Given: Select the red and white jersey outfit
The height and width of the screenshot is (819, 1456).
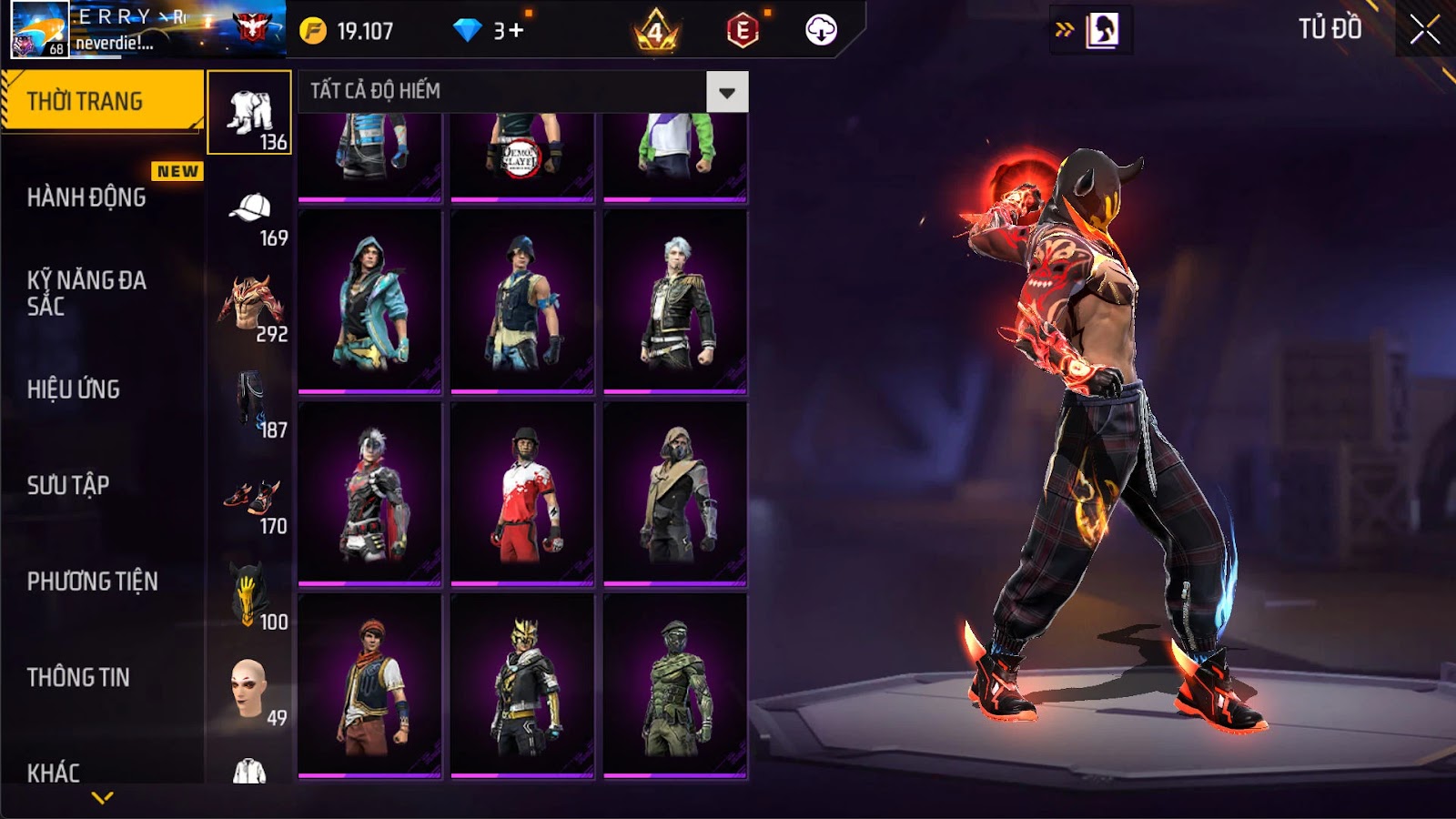Looking at the screenshot, I should [522, 495].
